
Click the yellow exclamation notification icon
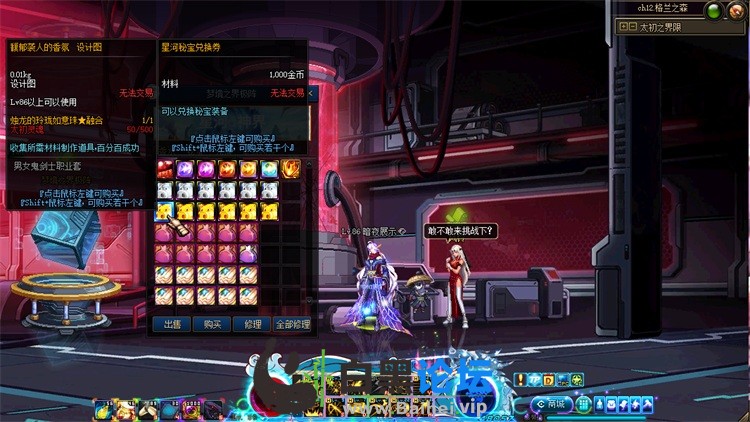[521, 379]
